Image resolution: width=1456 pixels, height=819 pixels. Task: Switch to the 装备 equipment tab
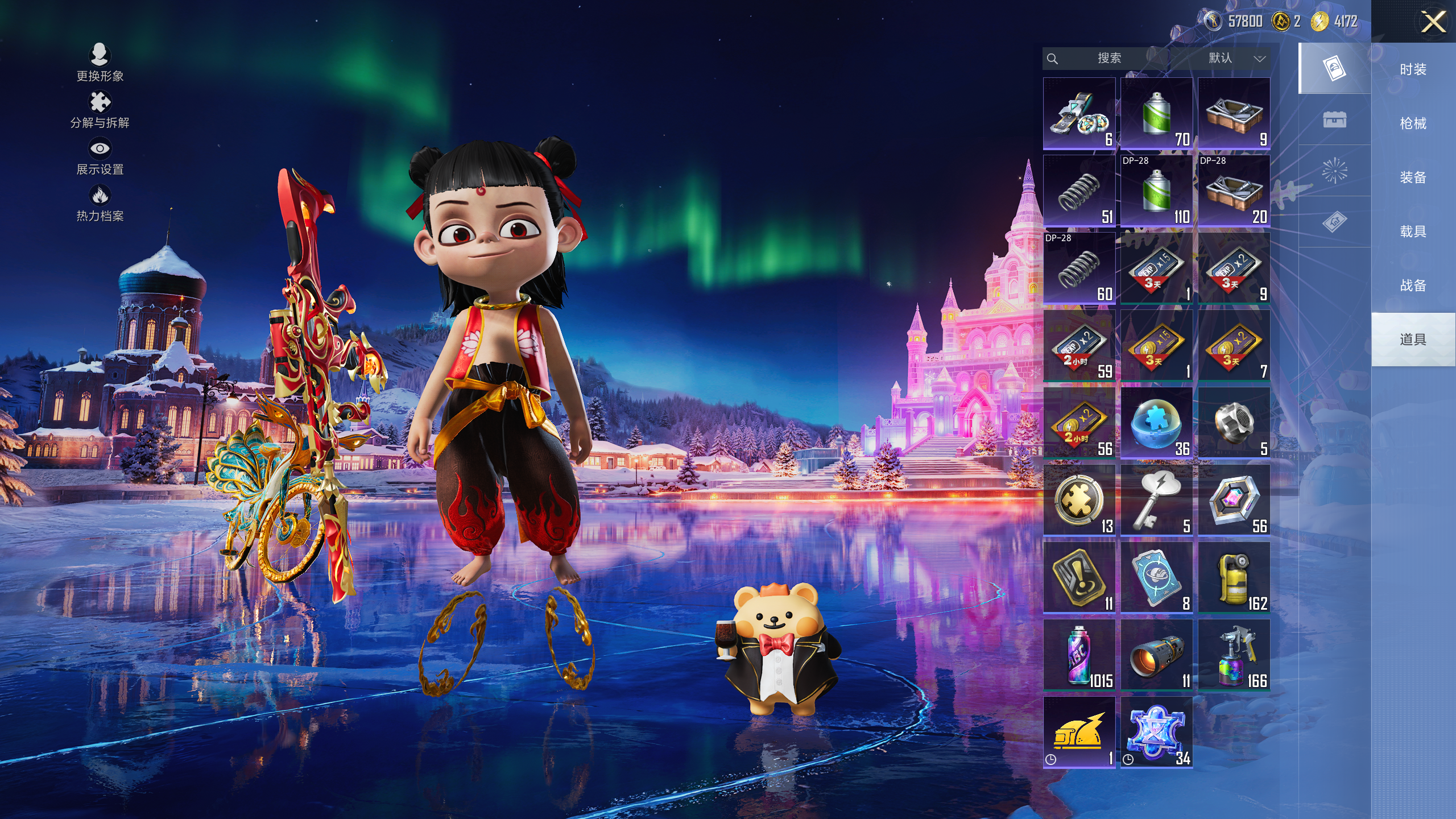[1413, 177]
